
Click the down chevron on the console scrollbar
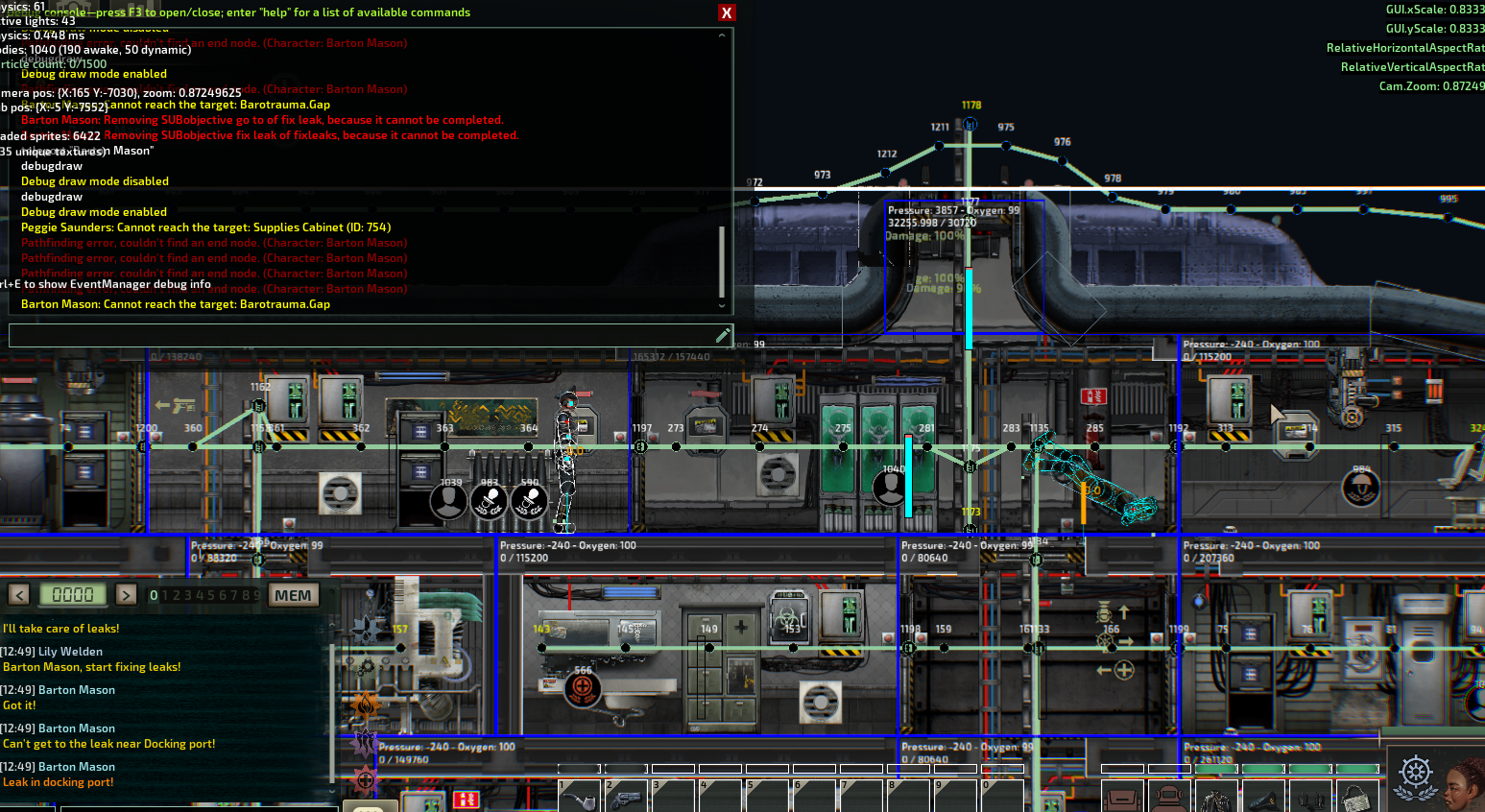(x=722, y=304)
